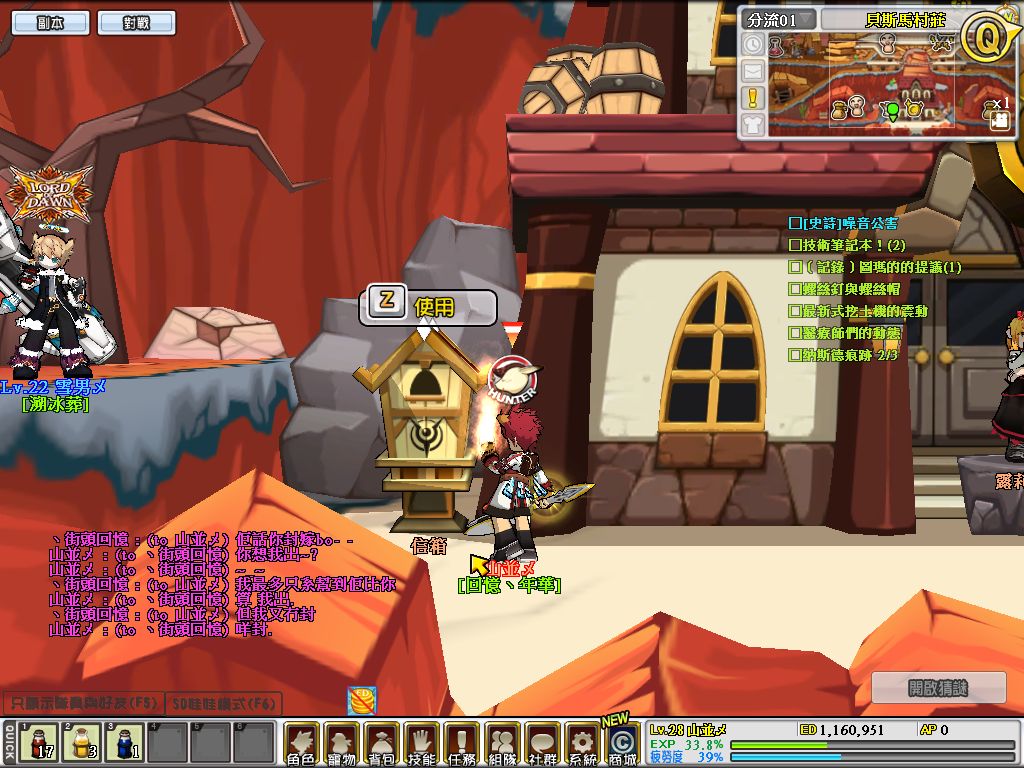The width and height of the screenshot is (1024, 768).
Task: Click the 開啟精談 button
Action: [938, 687]
